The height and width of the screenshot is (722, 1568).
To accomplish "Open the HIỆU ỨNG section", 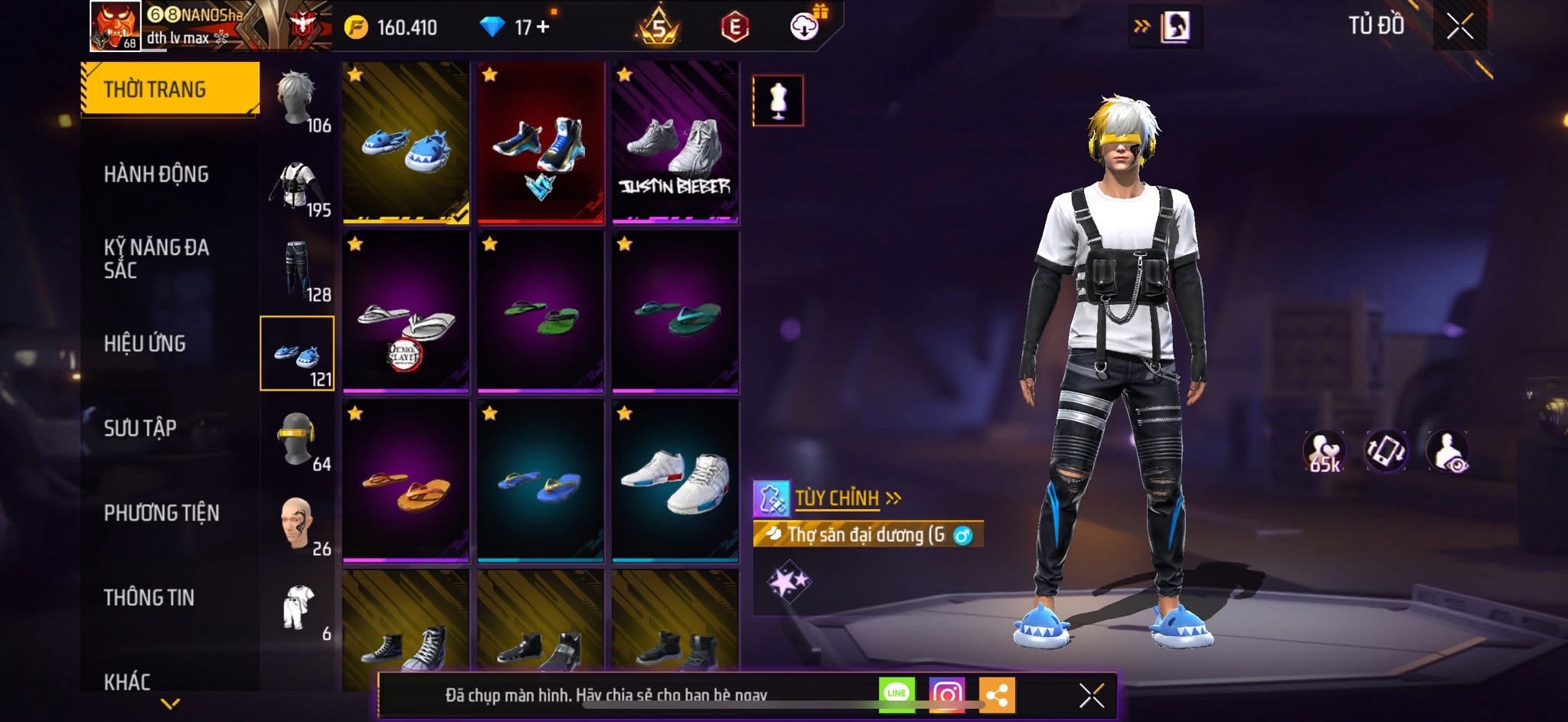I will (145, 344).
